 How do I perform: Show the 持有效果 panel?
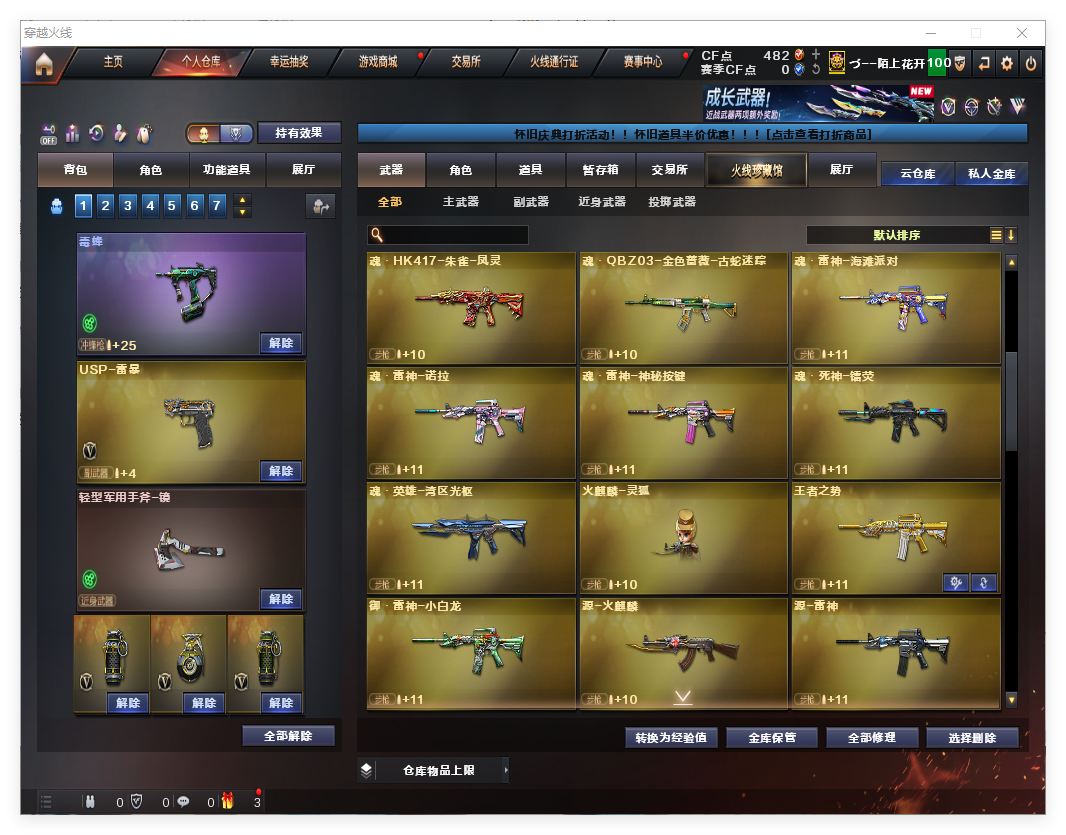click(299, 133)
